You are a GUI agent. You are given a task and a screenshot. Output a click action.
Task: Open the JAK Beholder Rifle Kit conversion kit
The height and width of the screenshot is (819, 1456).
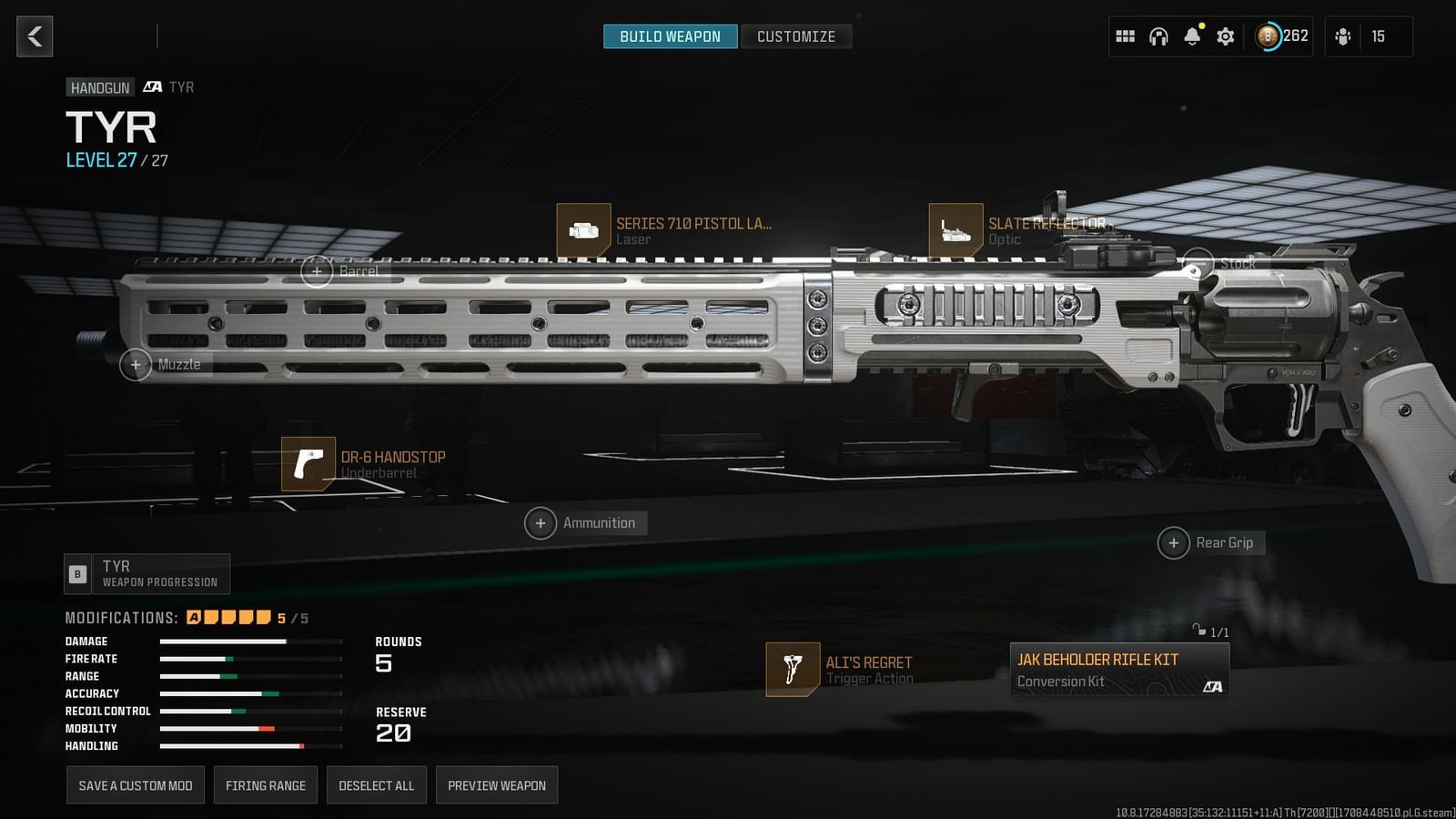pyautogui.click(x=1118, y=669)
